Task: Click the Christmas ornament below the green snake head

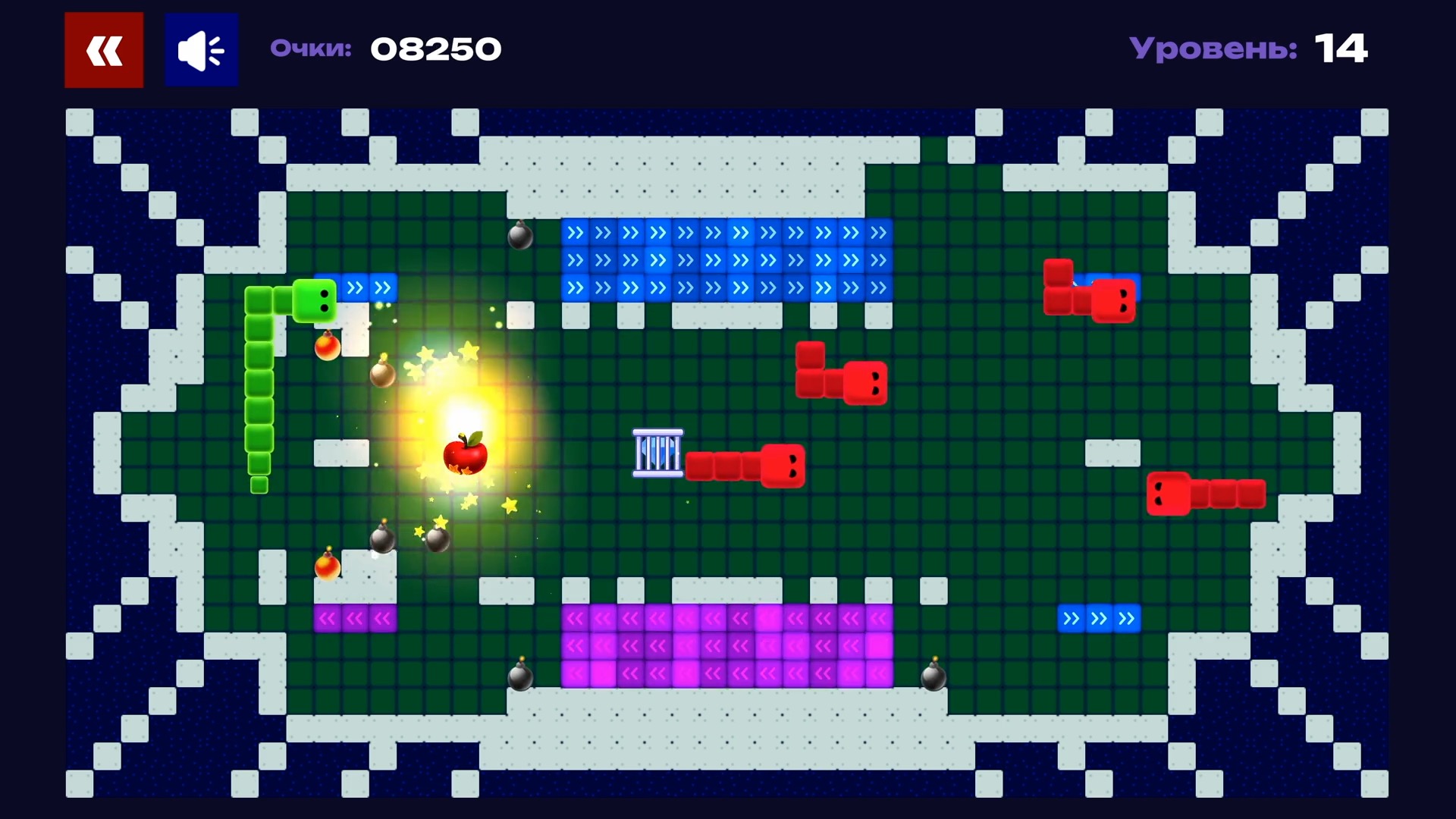Action: 327,348
